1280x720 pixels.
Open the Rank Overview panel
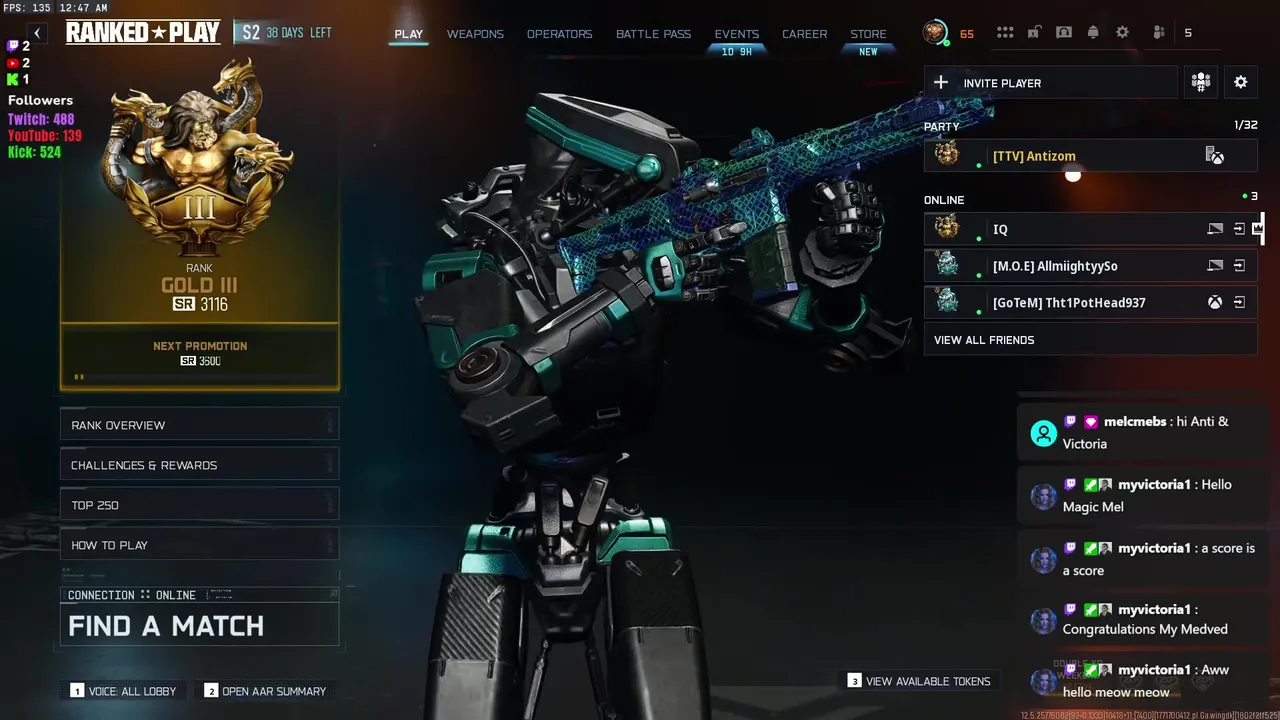coord(199,425)
